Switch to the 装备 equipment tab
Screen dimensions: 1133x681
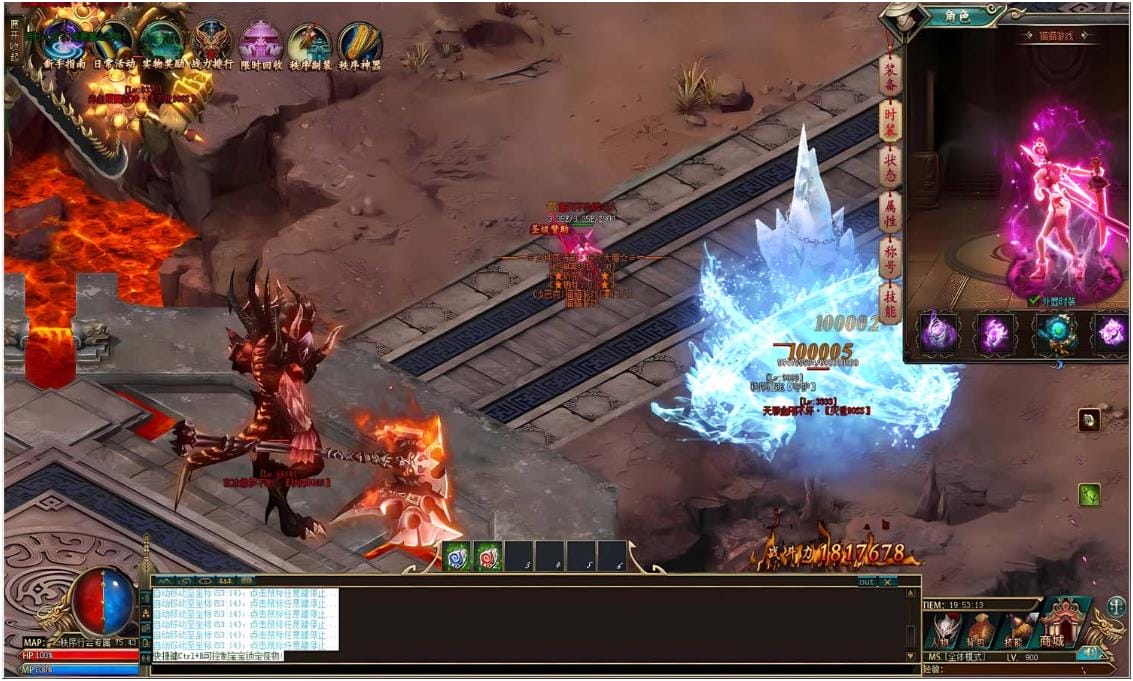pos(890,73)
